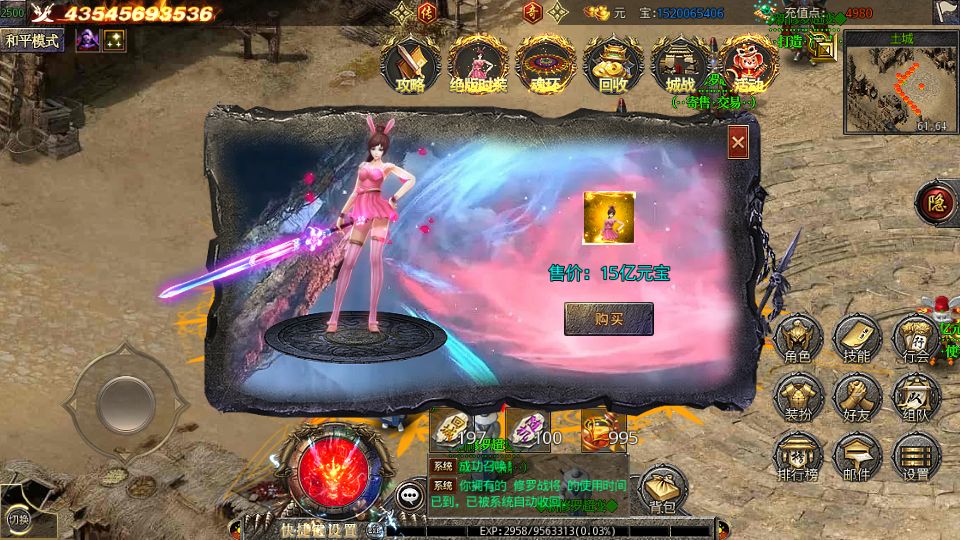Open the 装扮 outfit panel
Screen dimensions: 960x540
click(x=798, y=398)
